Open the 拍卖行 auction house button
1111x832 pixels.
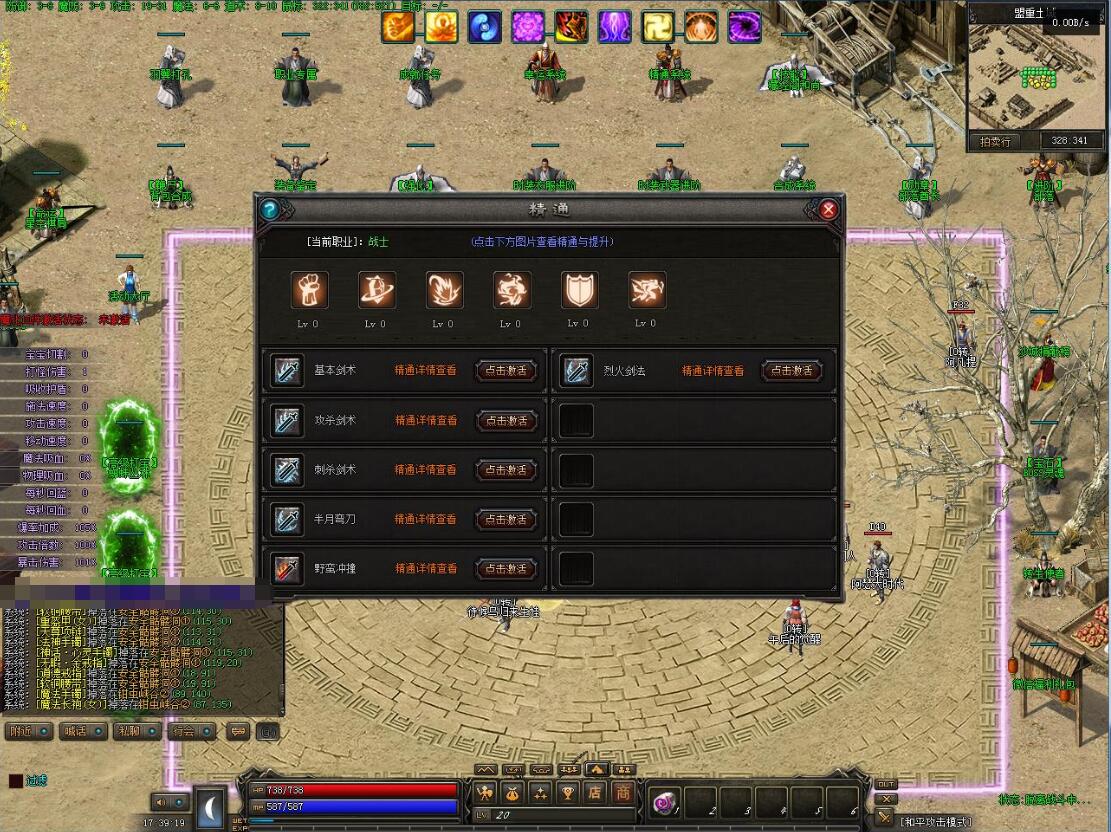995,142
